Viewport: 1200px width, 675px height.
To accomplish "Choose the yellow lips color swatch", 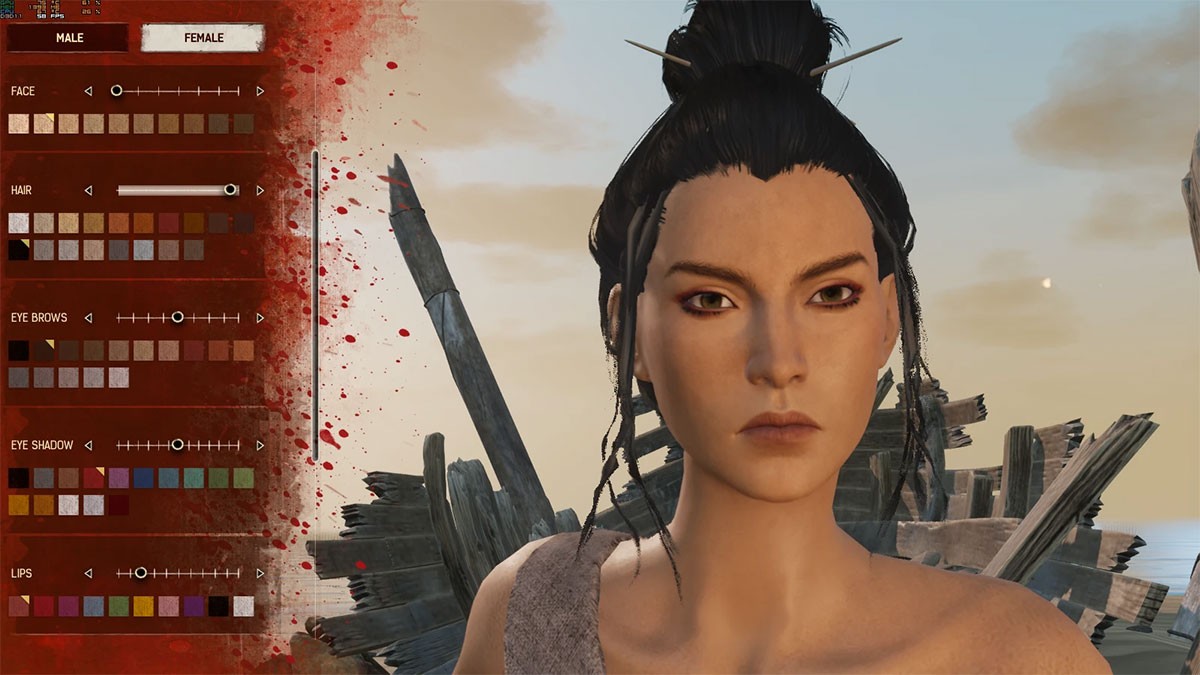I will (x=144, y=606).
